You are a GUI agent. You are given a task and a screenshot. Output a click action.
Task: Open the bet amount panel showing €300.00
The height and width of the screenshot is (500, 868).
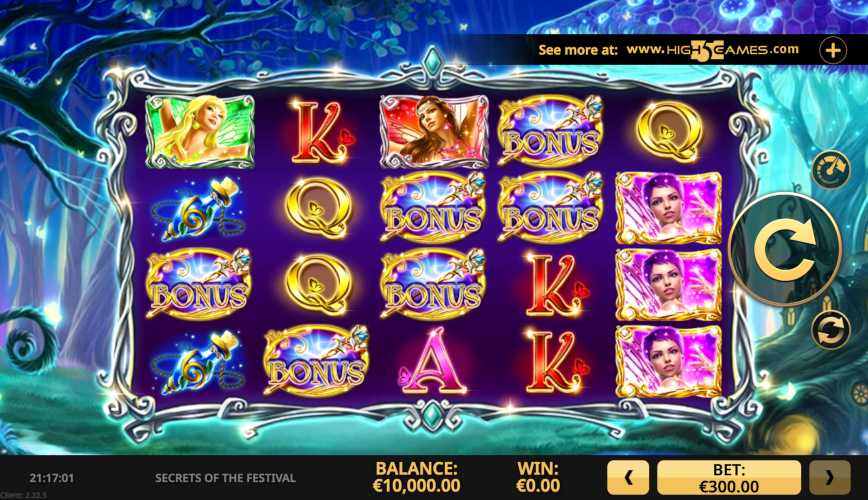[729, 478]
